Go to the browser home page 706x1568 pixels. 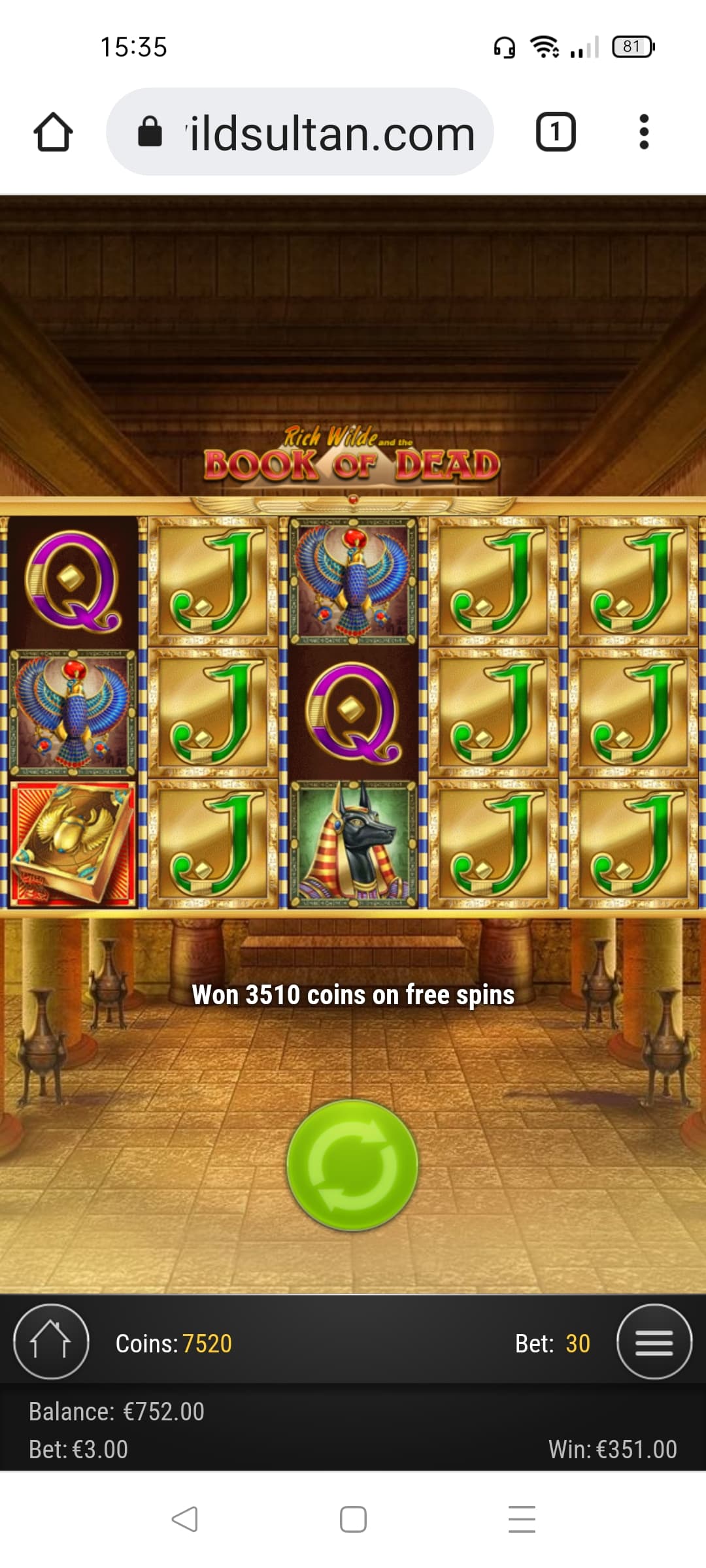coord(53,133)
